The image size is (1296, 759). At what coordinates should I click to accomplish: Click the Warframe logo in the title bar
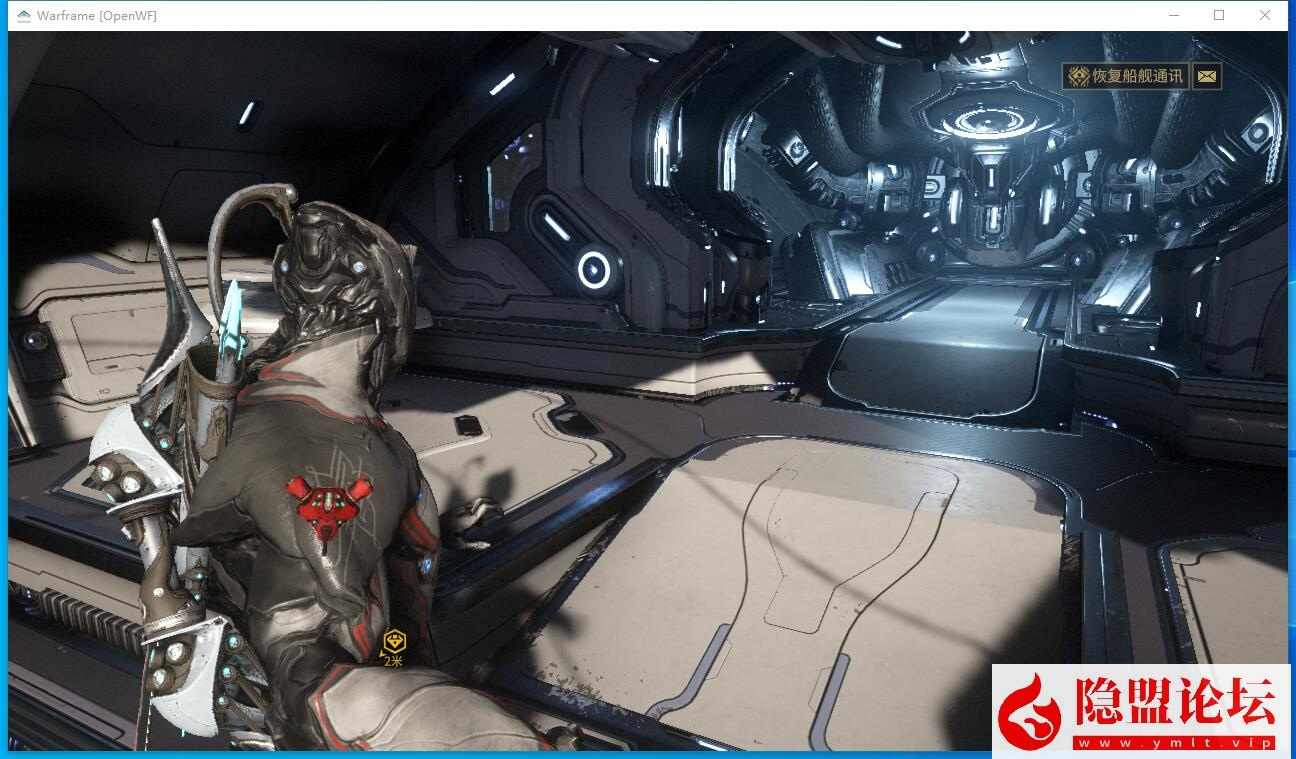point(22,15)
